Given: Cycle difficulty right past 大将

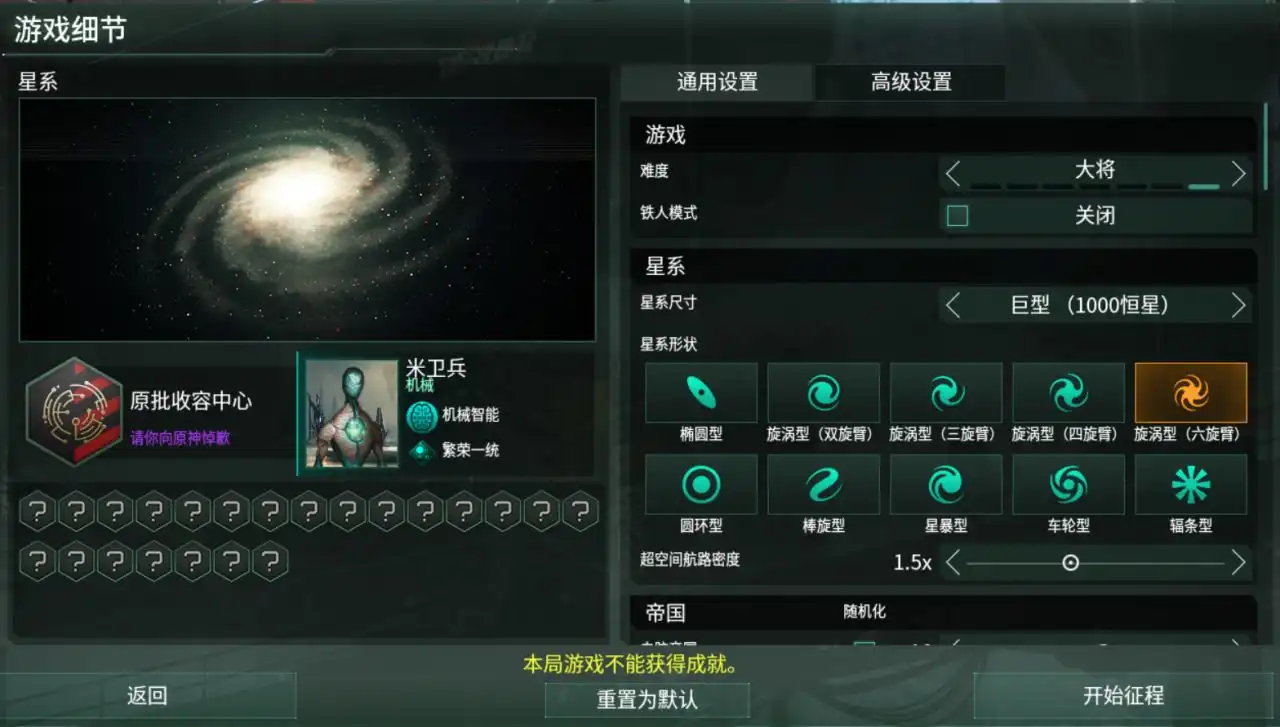Looking at the screenshot, I should tap(1239, 172).
